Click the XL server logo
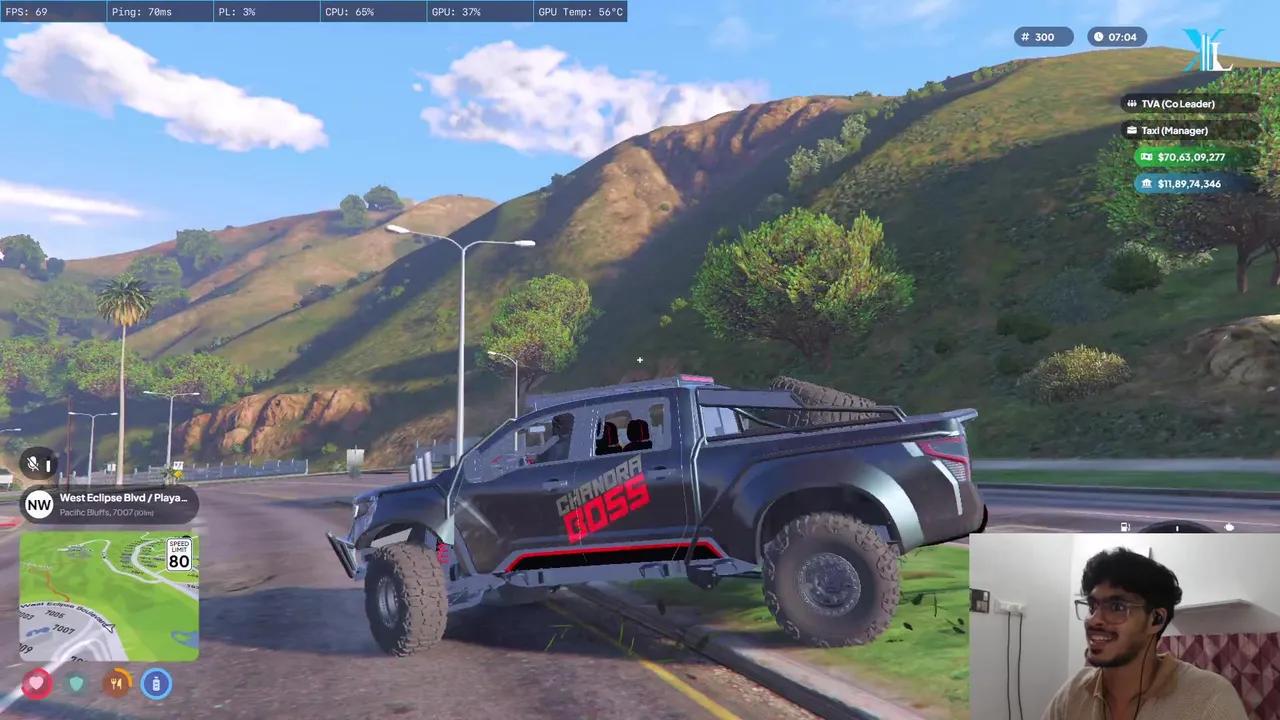The height and width of the screenshot is (720, 1280). [x=1207, y=51]
